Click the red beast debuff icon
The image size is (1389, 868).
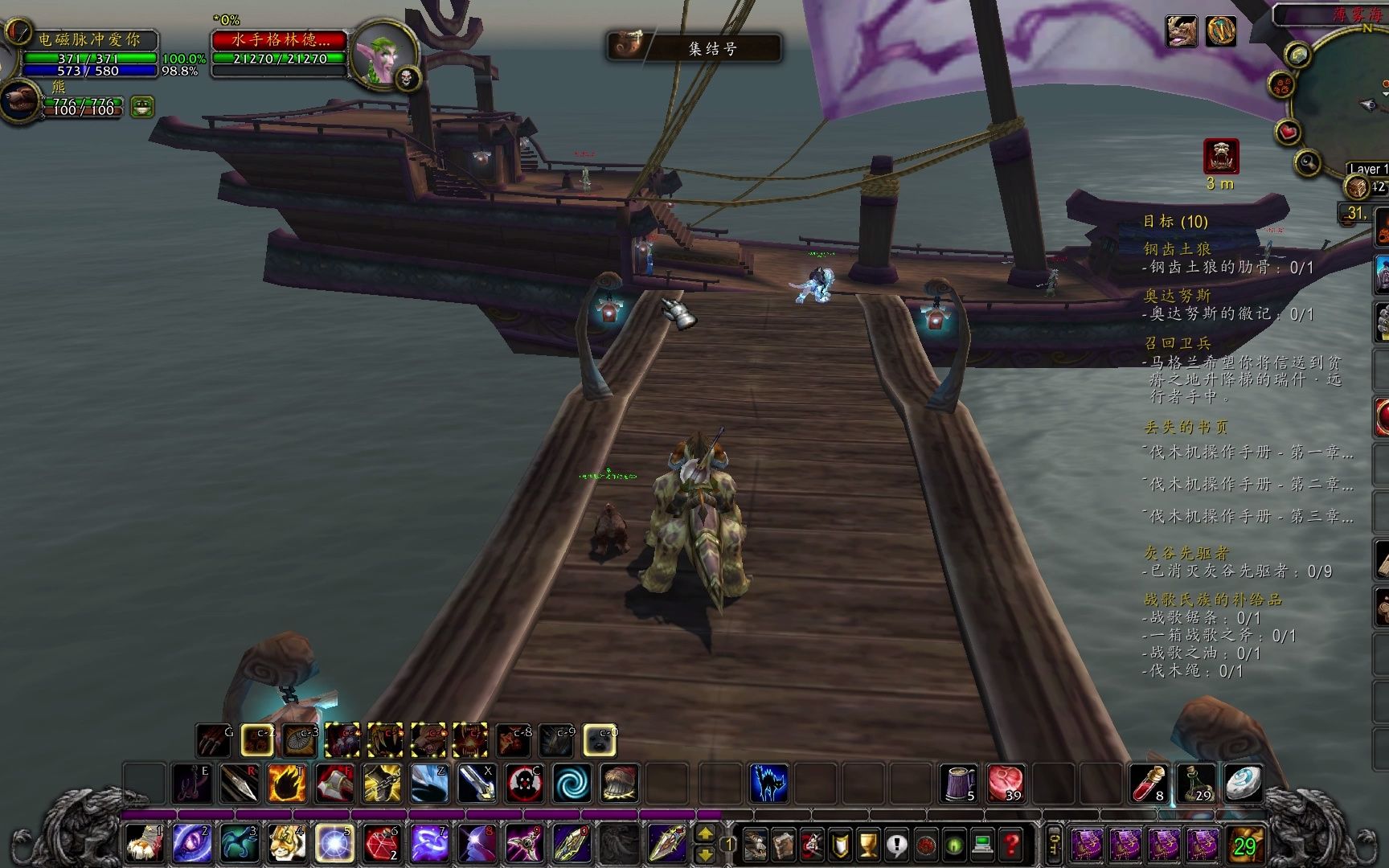[x=1220, y=156]
